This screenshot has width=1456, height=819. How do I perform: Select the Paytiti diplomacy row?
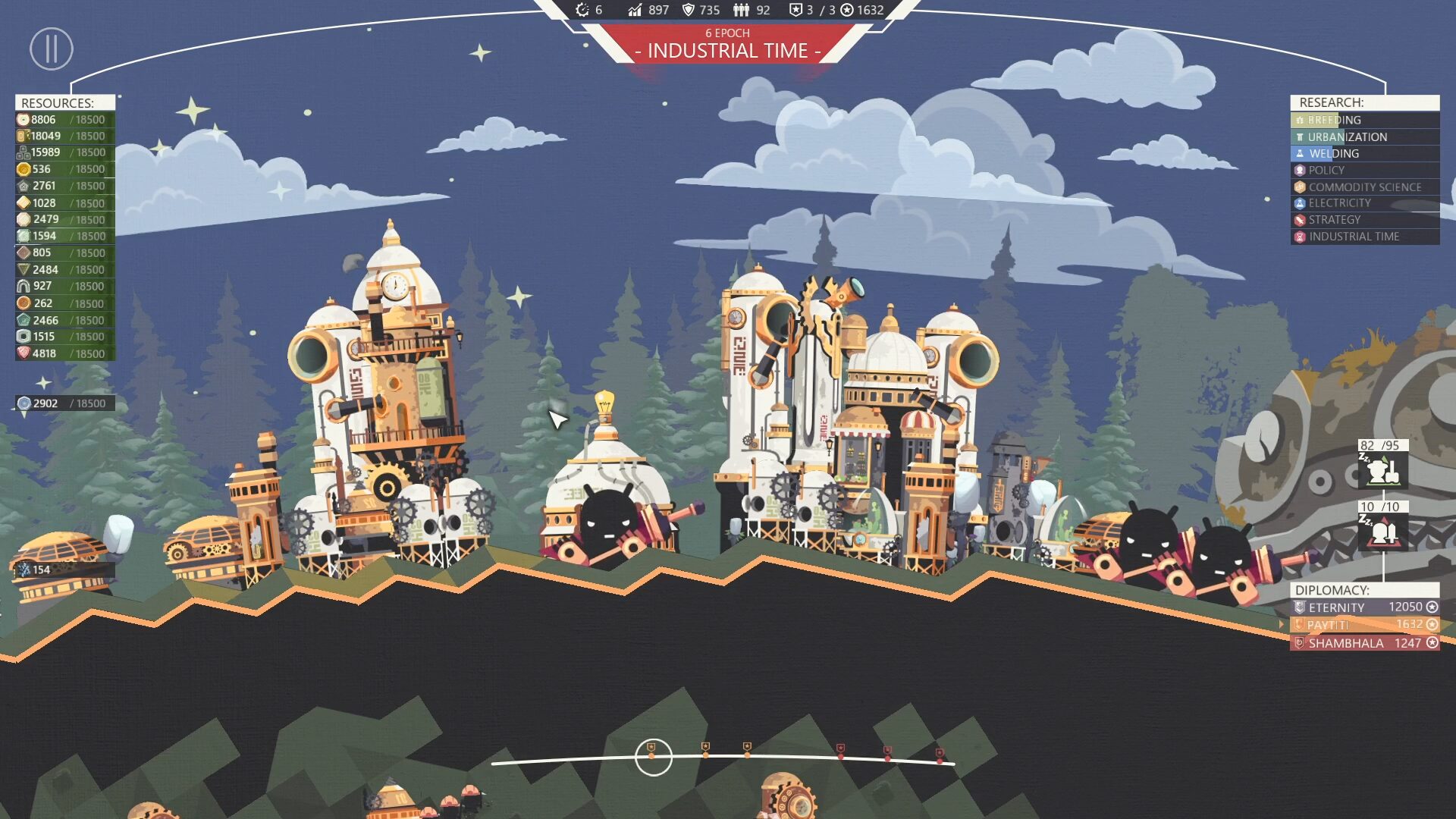click(x=1364, y=625)
